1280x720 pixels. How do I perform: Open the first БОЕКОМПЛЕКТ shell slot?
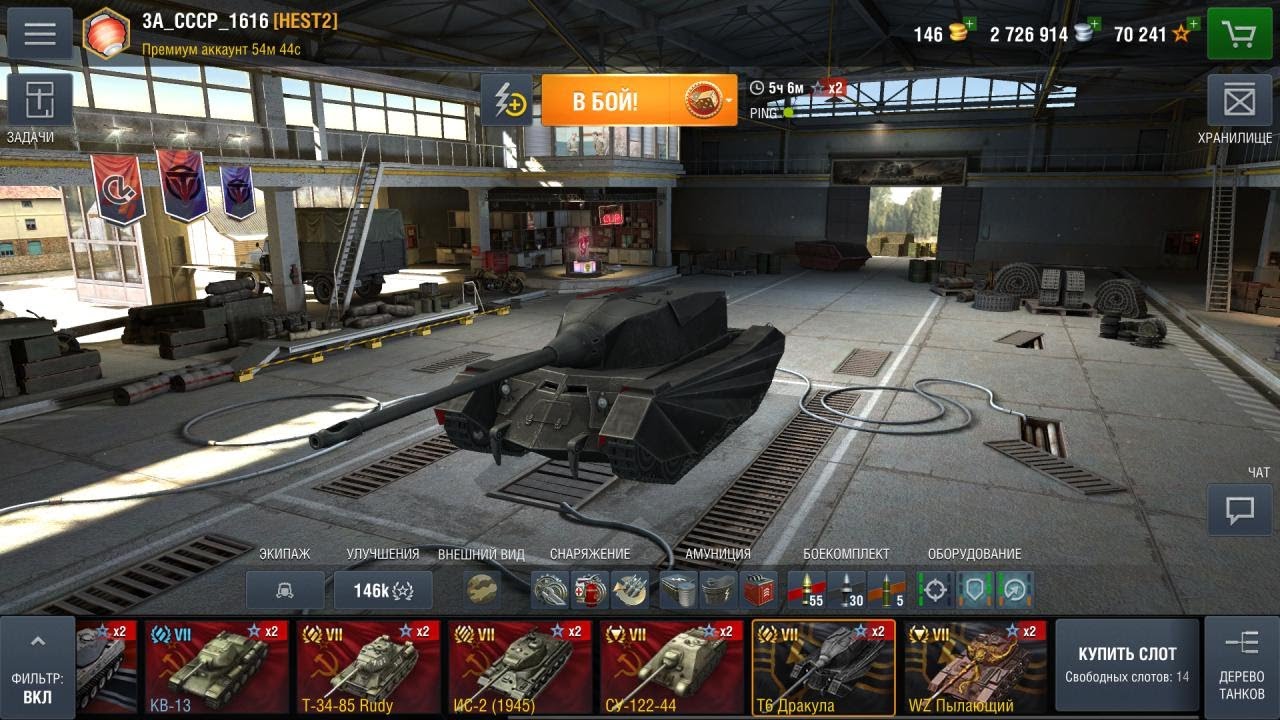(806, 591)
